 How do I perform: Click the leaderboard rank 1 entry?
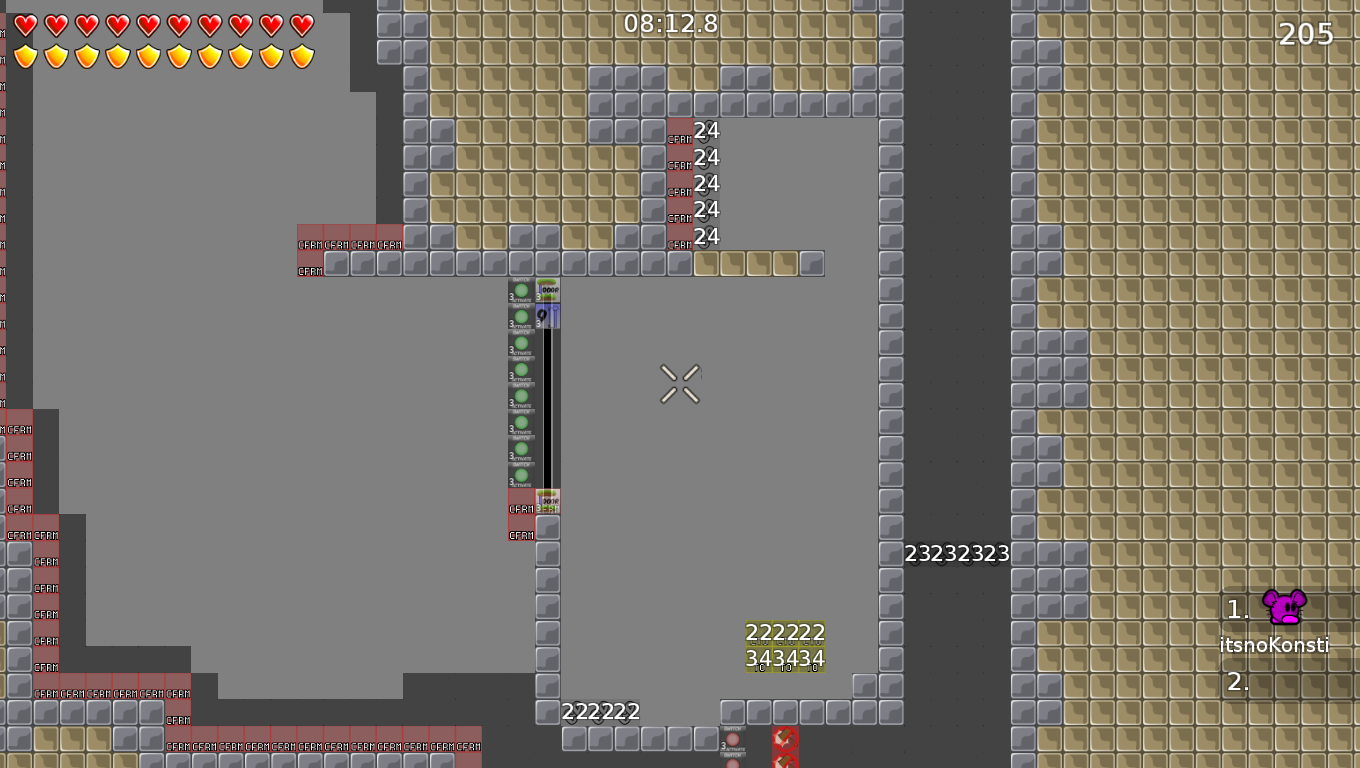coord(1239,607)
